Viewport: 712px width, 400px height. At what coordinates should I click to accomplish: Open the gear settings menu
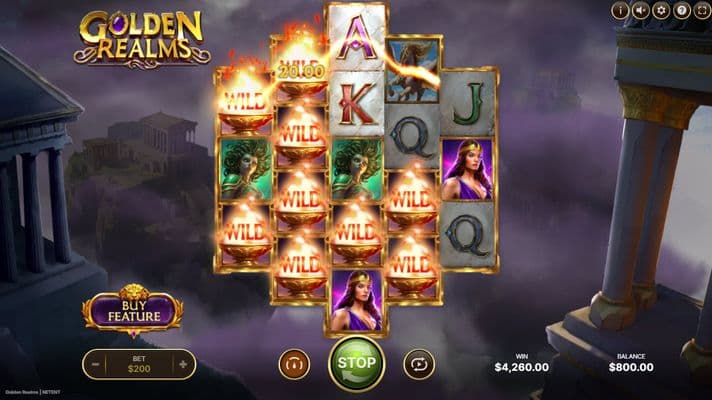click(662, 11)
